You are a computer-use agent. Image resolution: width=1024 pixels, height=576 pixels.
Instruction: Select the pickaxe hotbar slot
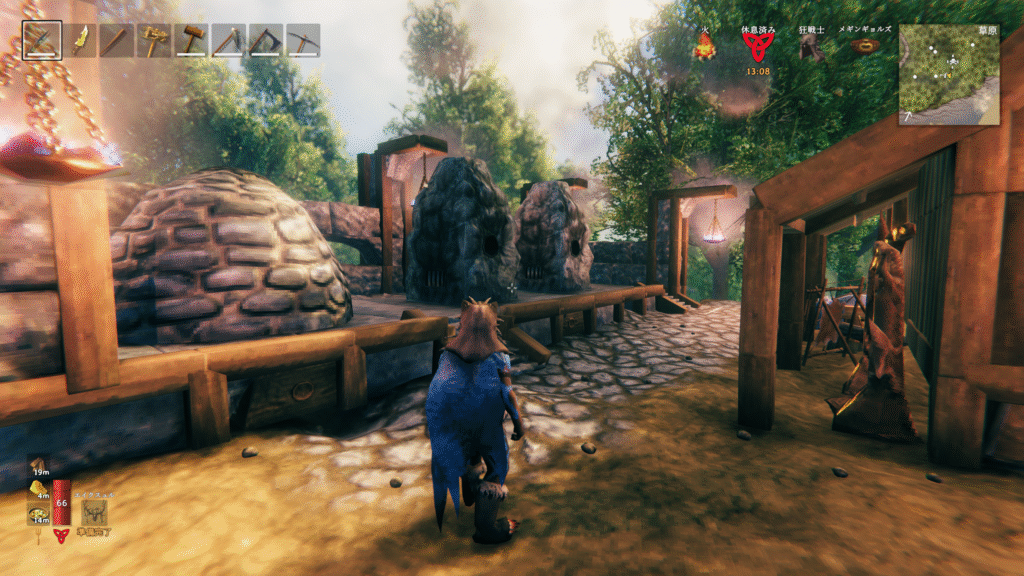click(302, 41)
